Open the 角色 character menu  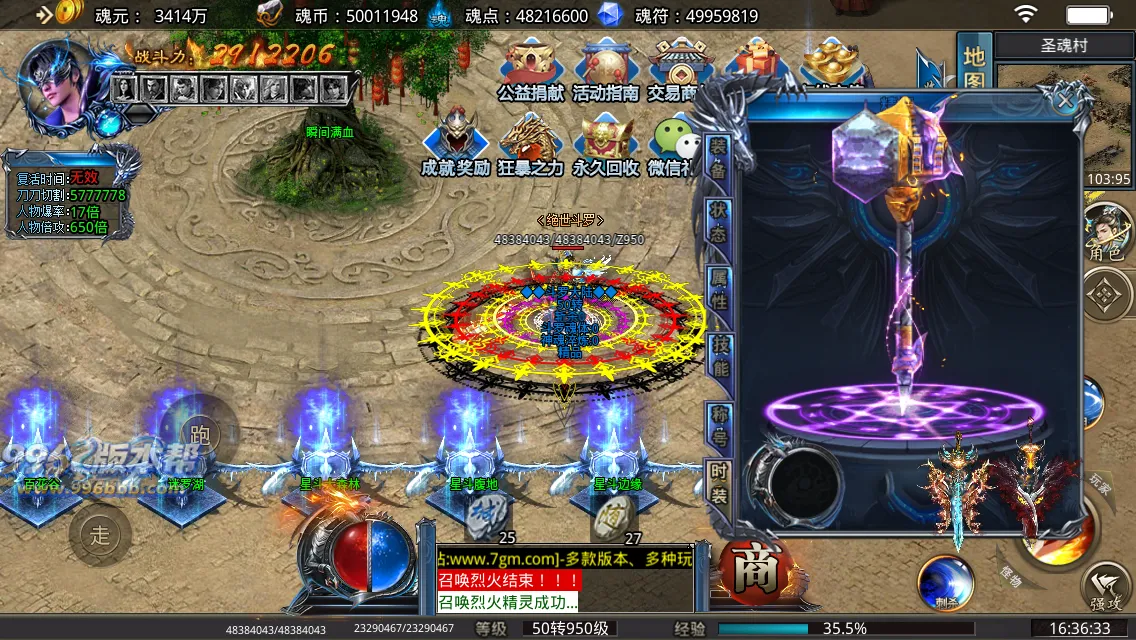(1106, 231)
